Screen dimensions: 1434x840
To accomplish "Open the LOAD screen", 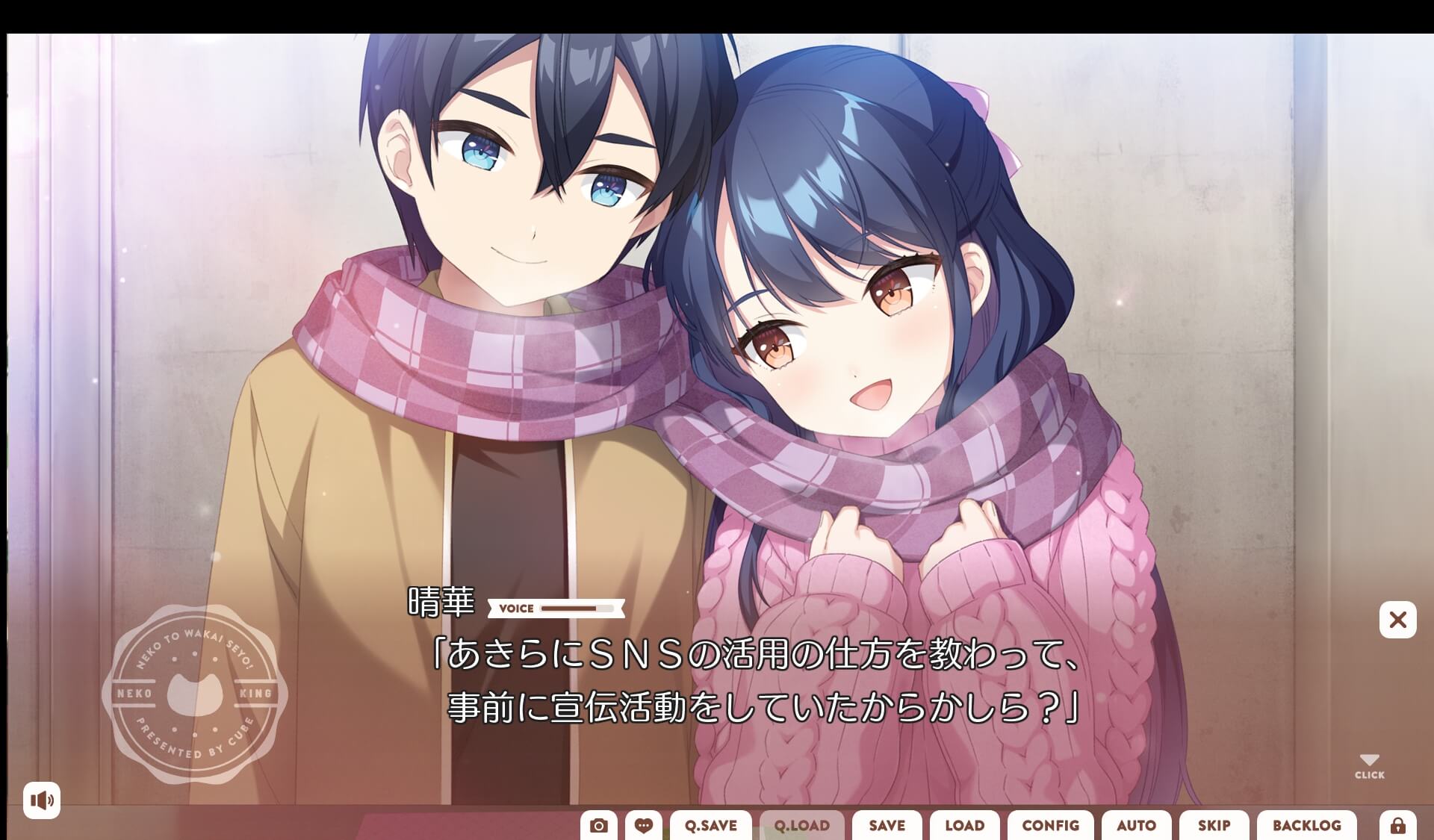I will click(x=964, y=827).
